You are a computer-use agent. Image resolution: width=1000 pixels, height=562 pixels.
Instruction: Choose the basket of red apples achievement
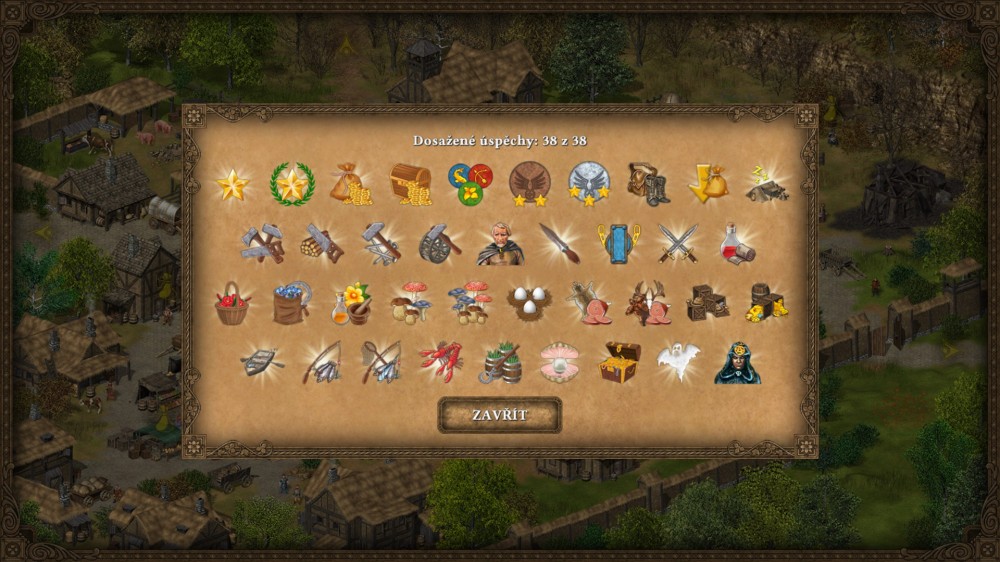[232, 303]
